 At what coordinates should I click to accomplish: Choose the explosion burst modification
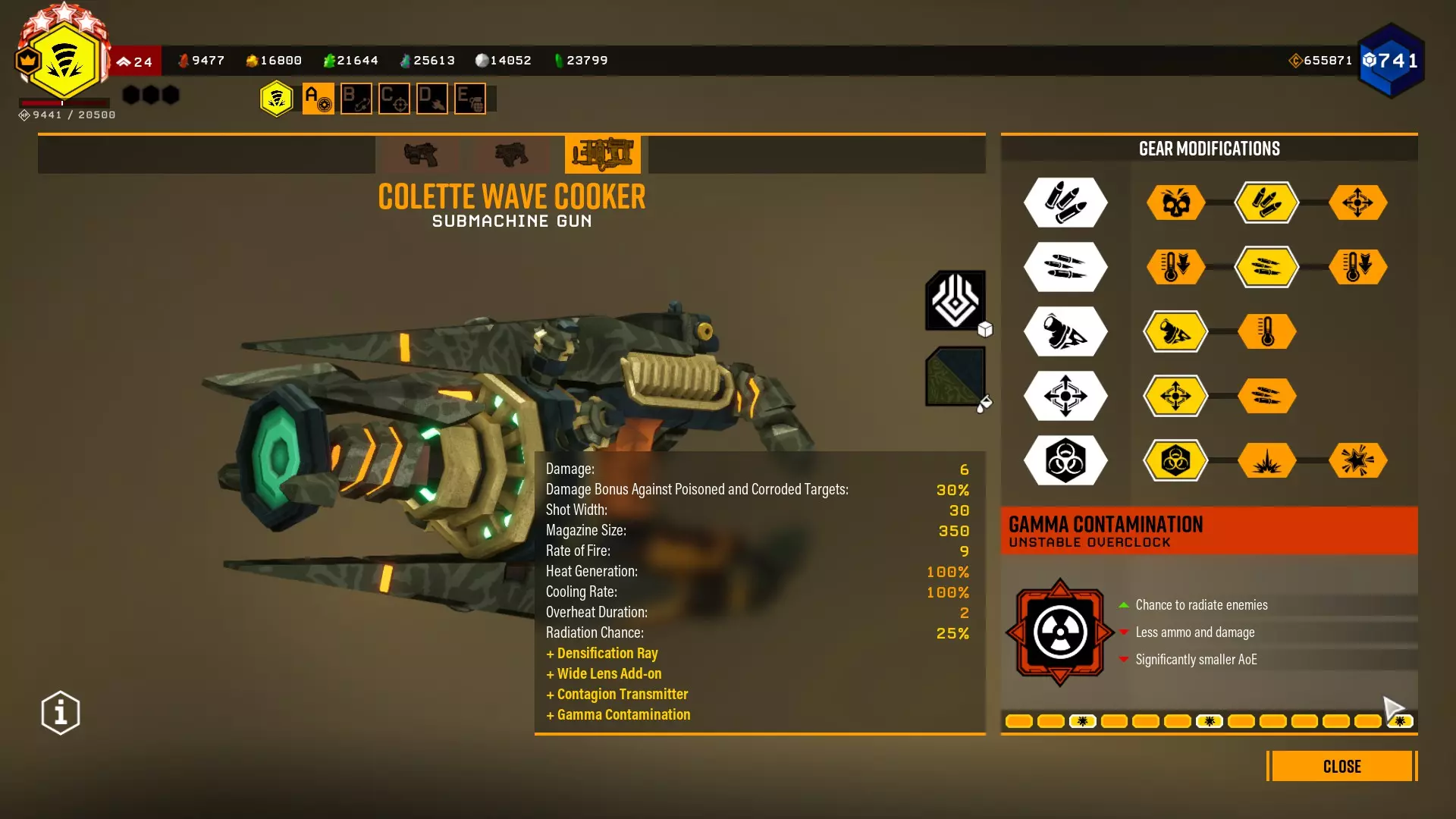click(x=1266, y=460)
